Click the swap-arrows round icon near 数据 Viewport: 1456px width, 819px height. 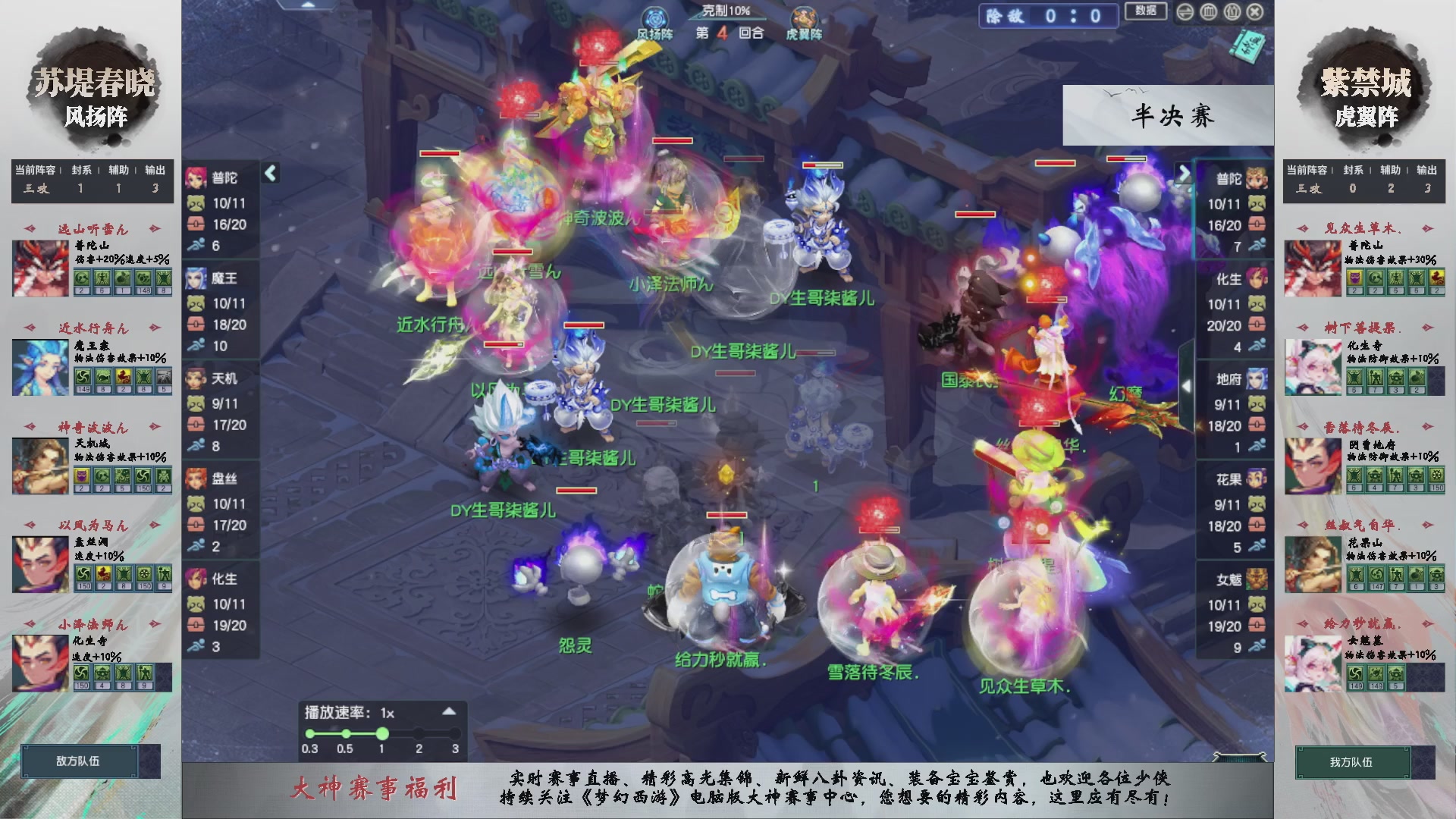pyautogui.click(x=1185, y=11)
